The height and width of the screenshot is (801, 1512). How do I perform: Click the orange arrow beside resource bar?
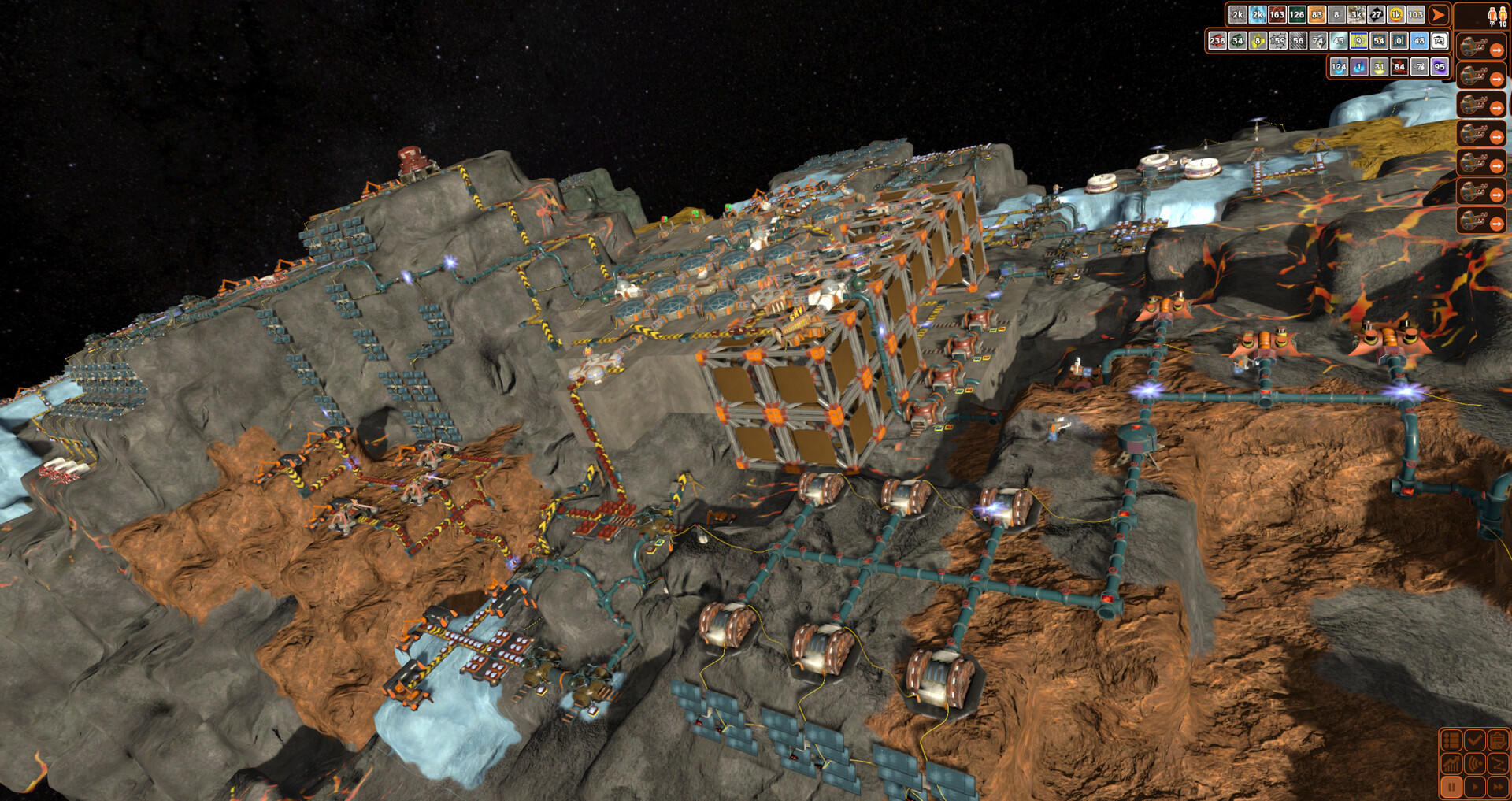point(1438,14)
